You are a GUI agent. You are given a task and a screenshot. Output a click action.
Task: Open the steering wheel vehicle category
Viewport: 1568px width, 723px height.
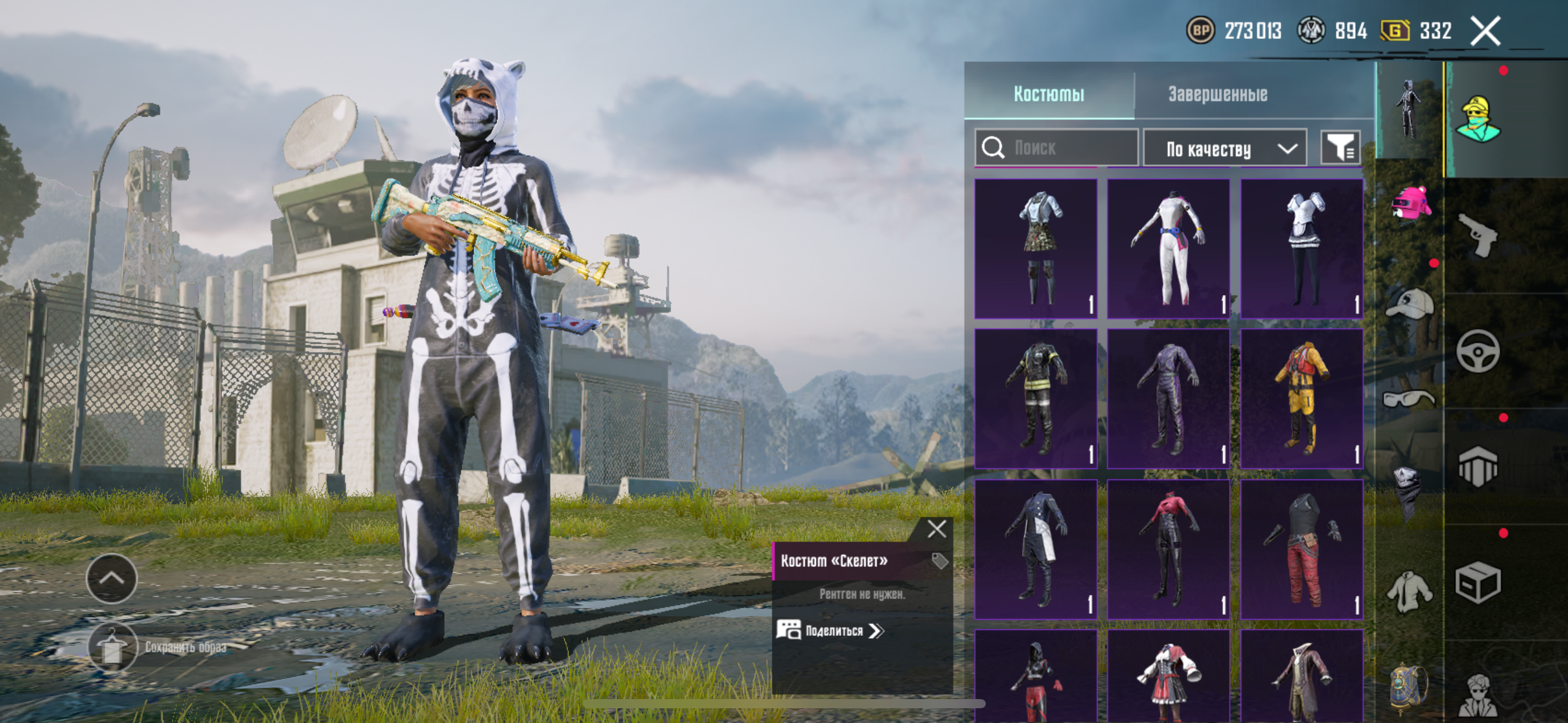coord(1478,351)
